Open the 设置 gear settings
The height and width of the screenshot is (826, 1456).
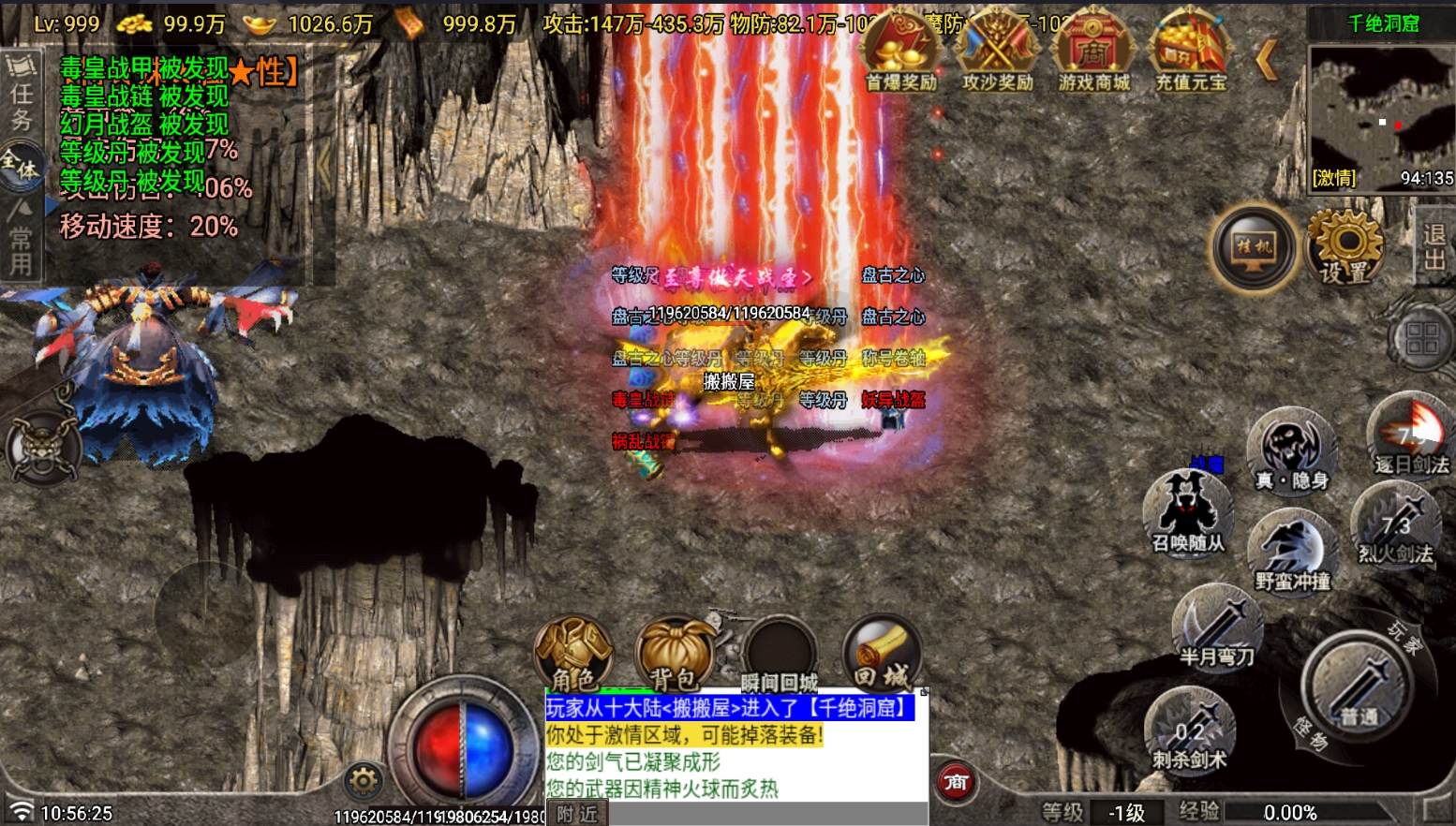(x=1345, y=245)
